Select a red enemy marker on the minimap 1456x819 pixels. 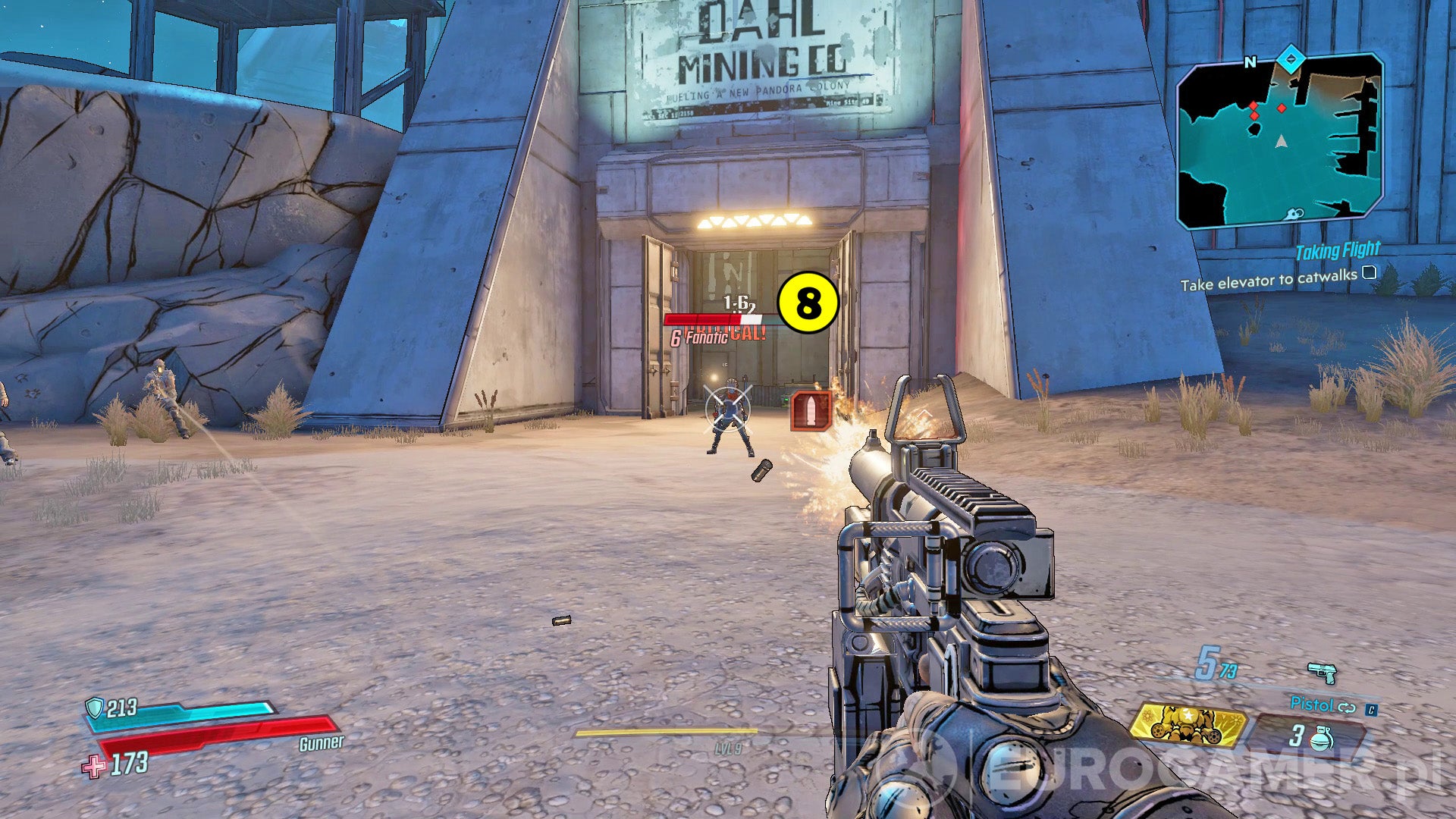[1282, 108]
